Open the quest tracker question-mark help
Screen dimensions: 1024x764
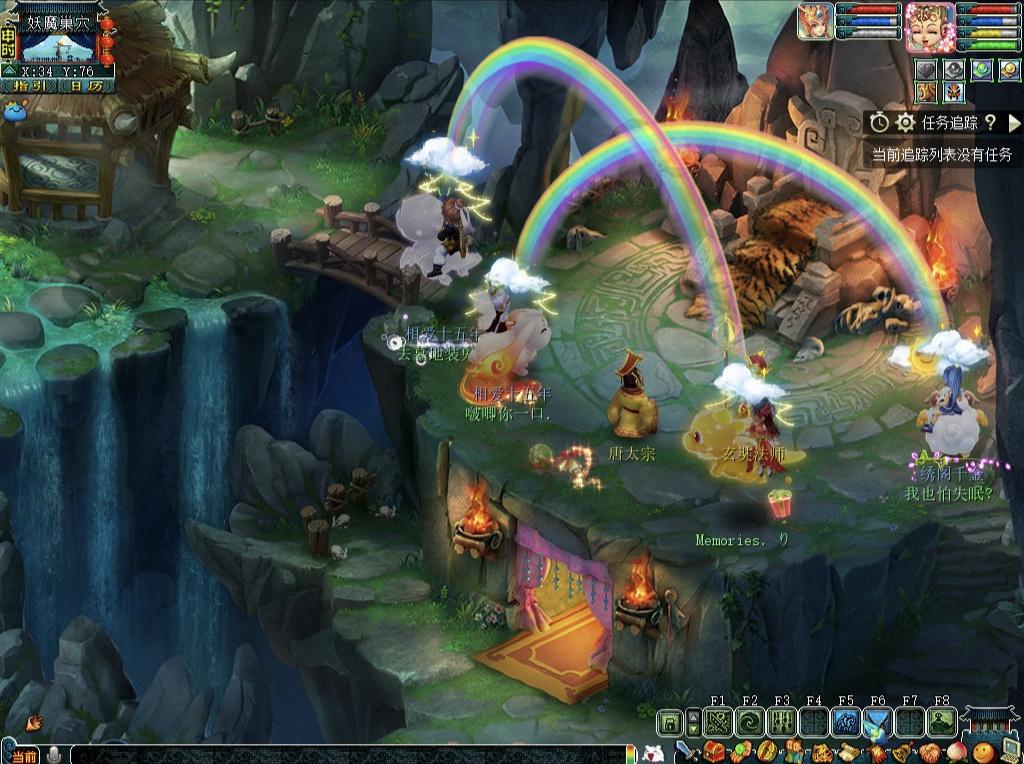pyautogui.click(x=990, y=122)
